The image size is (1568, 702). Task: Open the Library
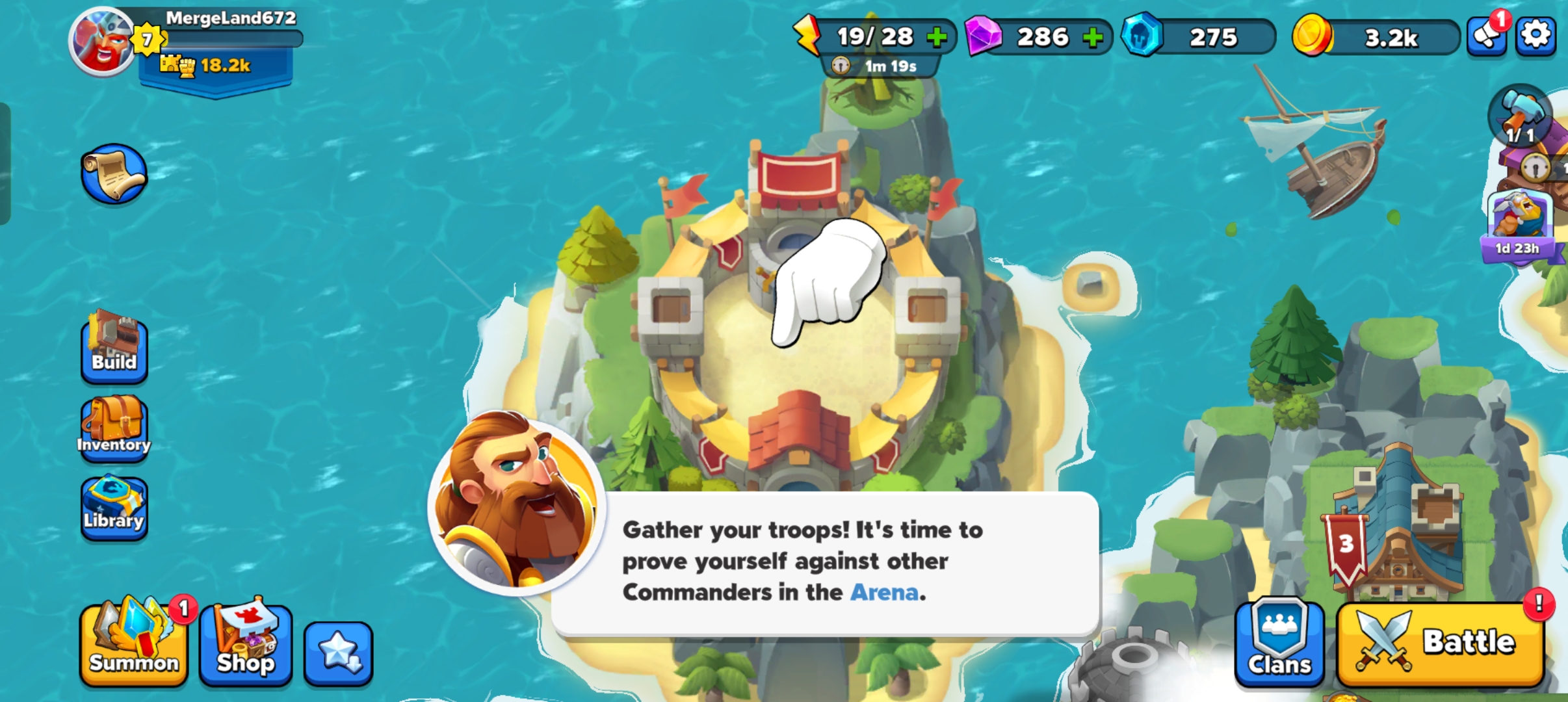(x=114, y=508)
